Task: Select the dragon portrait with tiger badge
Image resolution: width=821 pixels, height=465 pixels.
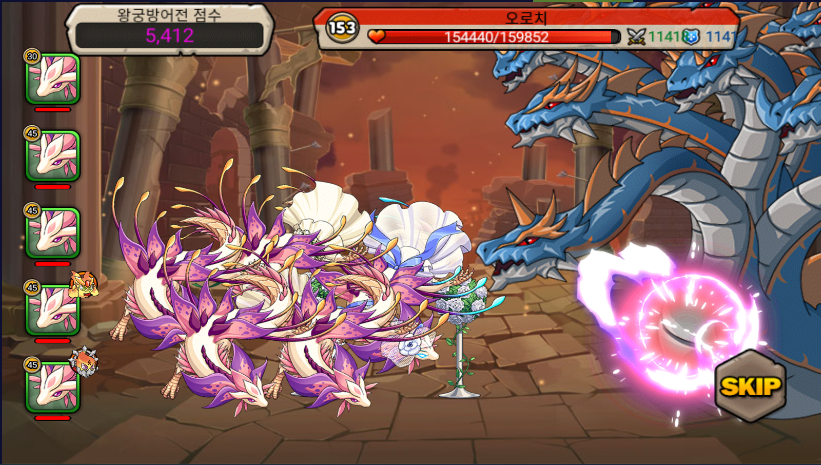Action: pos(53,309)
